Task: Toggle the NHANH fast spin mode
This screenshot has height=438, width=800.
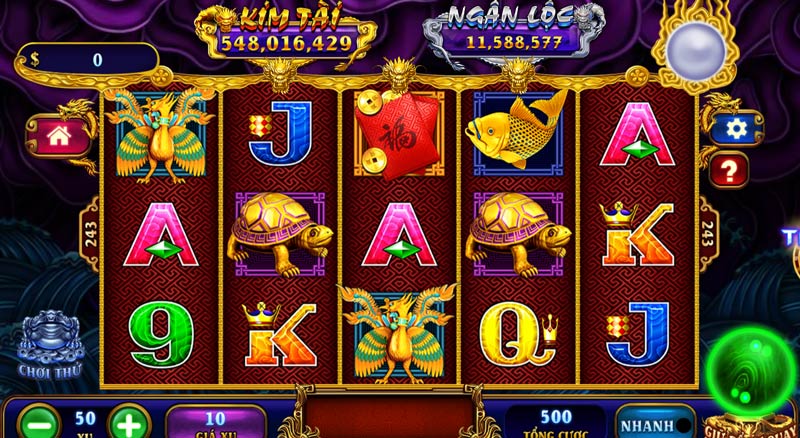Action: [653, 421]
